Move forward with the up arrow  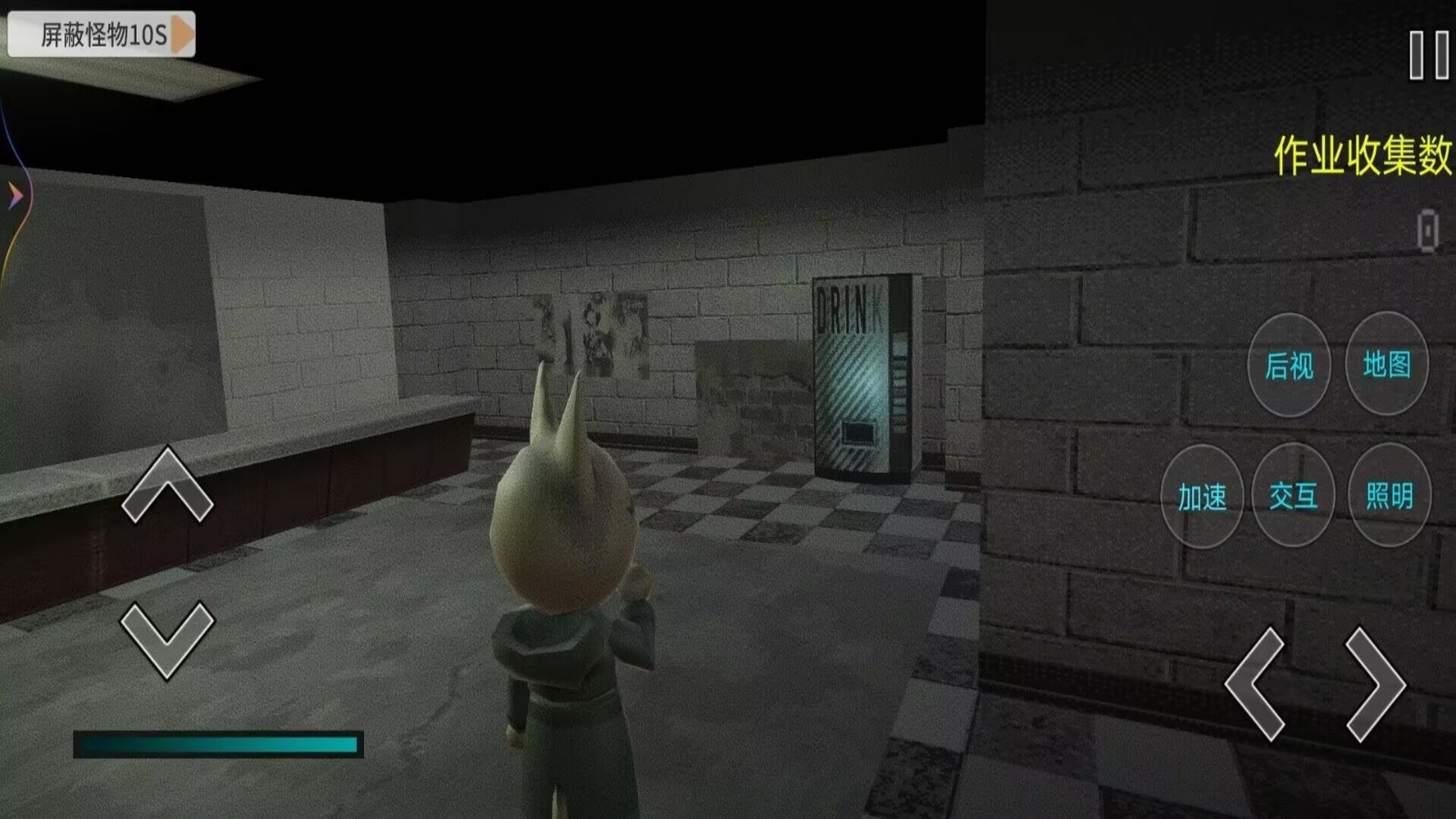[x=167, y=485]
